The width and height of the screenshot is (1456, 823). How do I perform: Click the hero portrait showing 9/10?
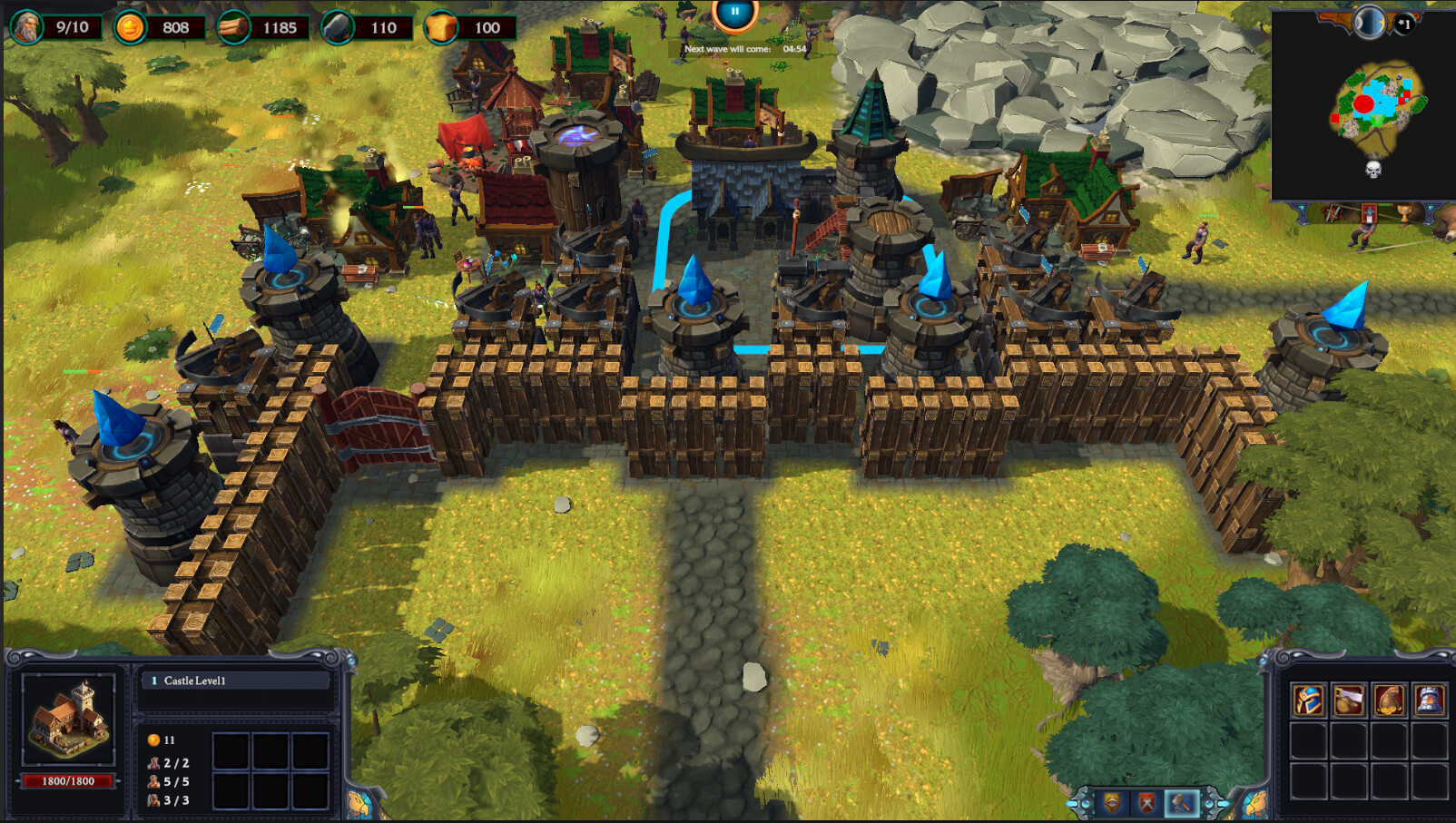27,26
